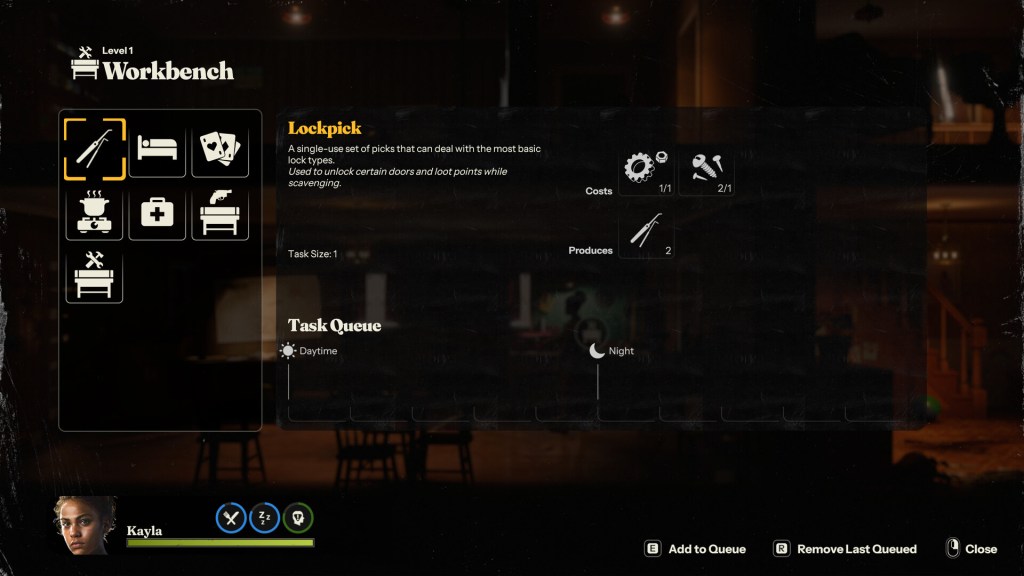Select the Lockpick recipe icon
Image resolution: width=1024 pixels, height=576 pixels.
tap(95, 149)
